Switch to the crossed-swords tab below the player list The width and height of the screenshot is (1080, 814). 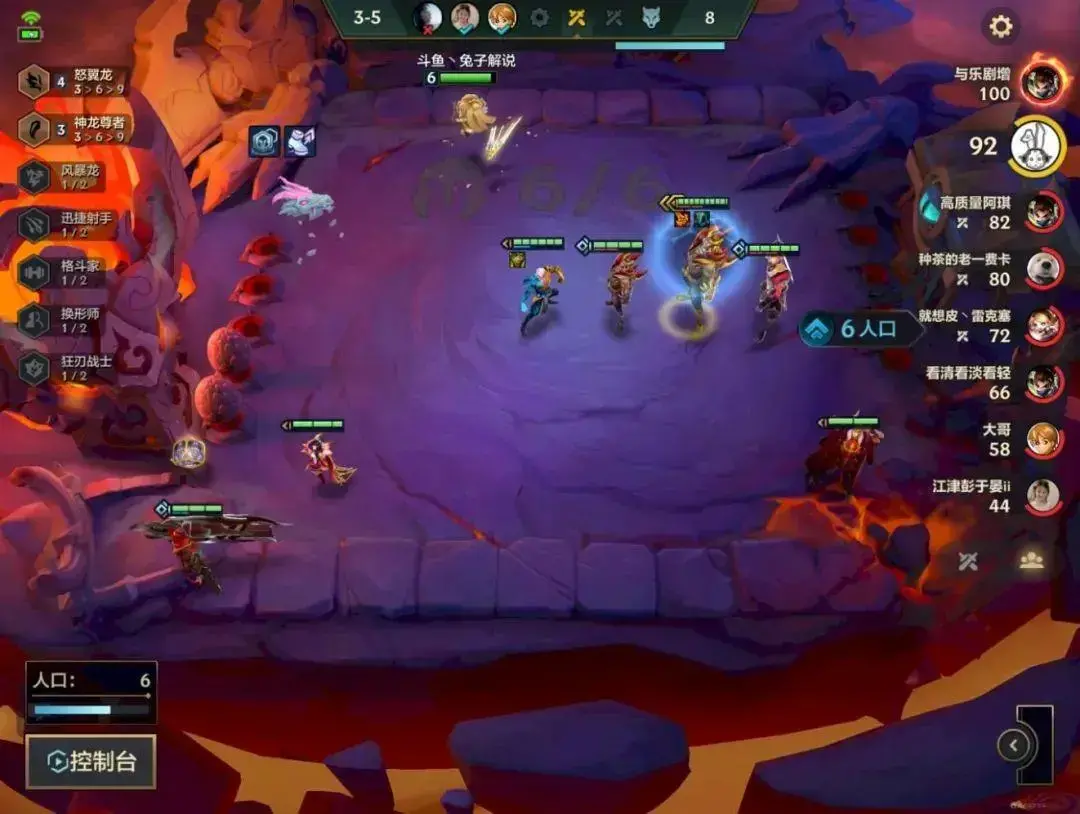pos(967,561)
